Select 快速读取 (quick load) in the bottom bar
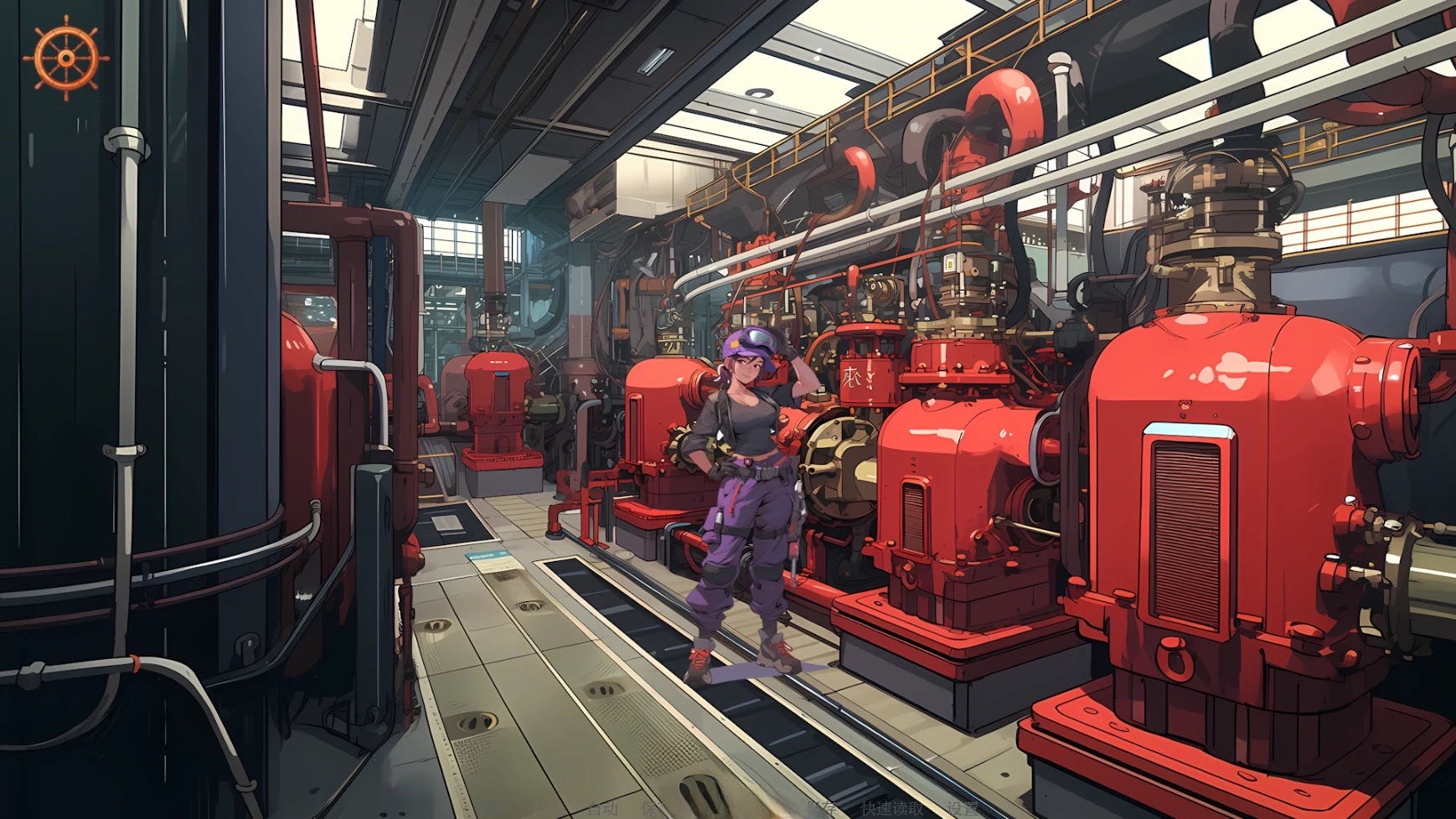The image size is (1456, 819). click(x=892, y=809)
